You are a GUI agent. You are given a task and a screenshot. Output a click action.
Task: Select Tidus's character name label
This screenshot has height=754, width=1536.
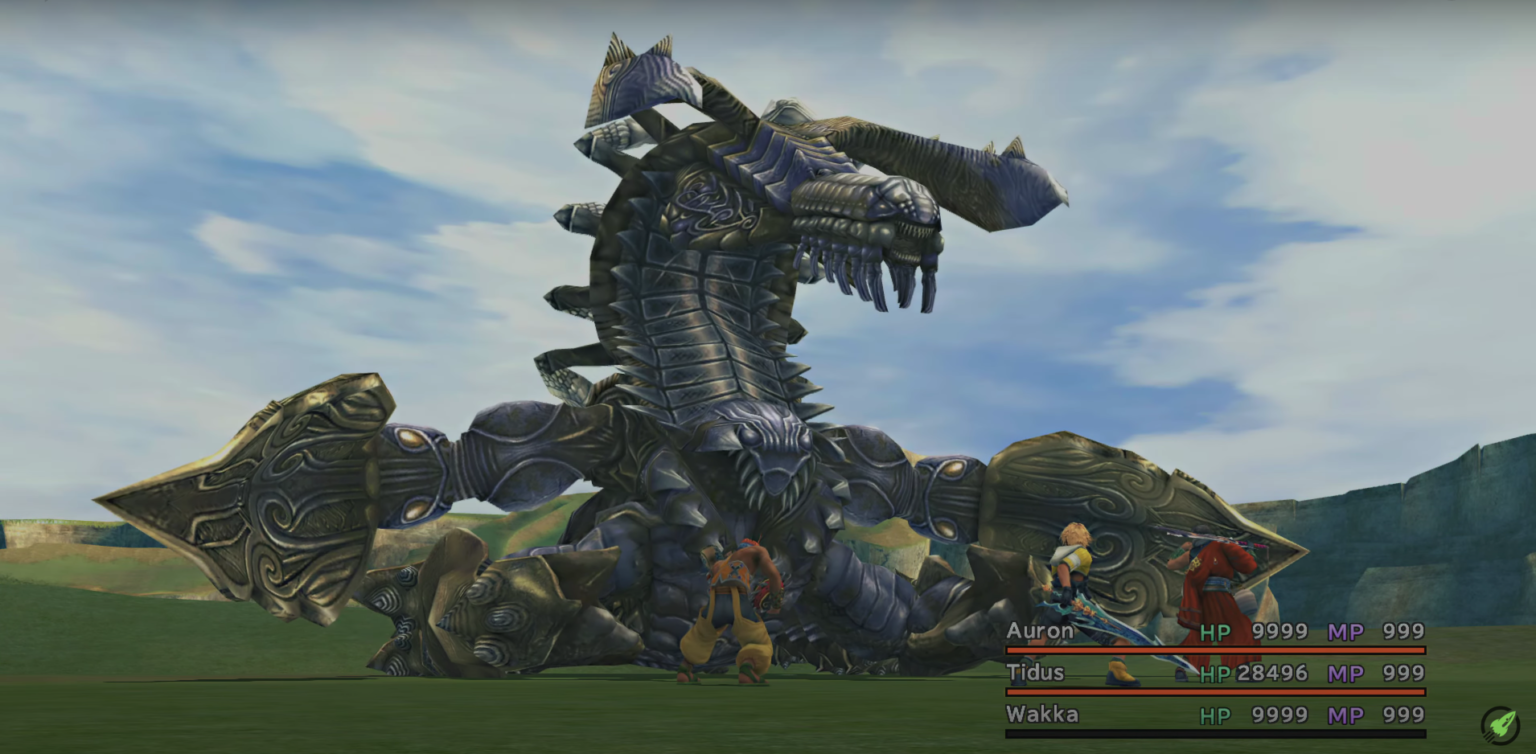point(1035,673)
